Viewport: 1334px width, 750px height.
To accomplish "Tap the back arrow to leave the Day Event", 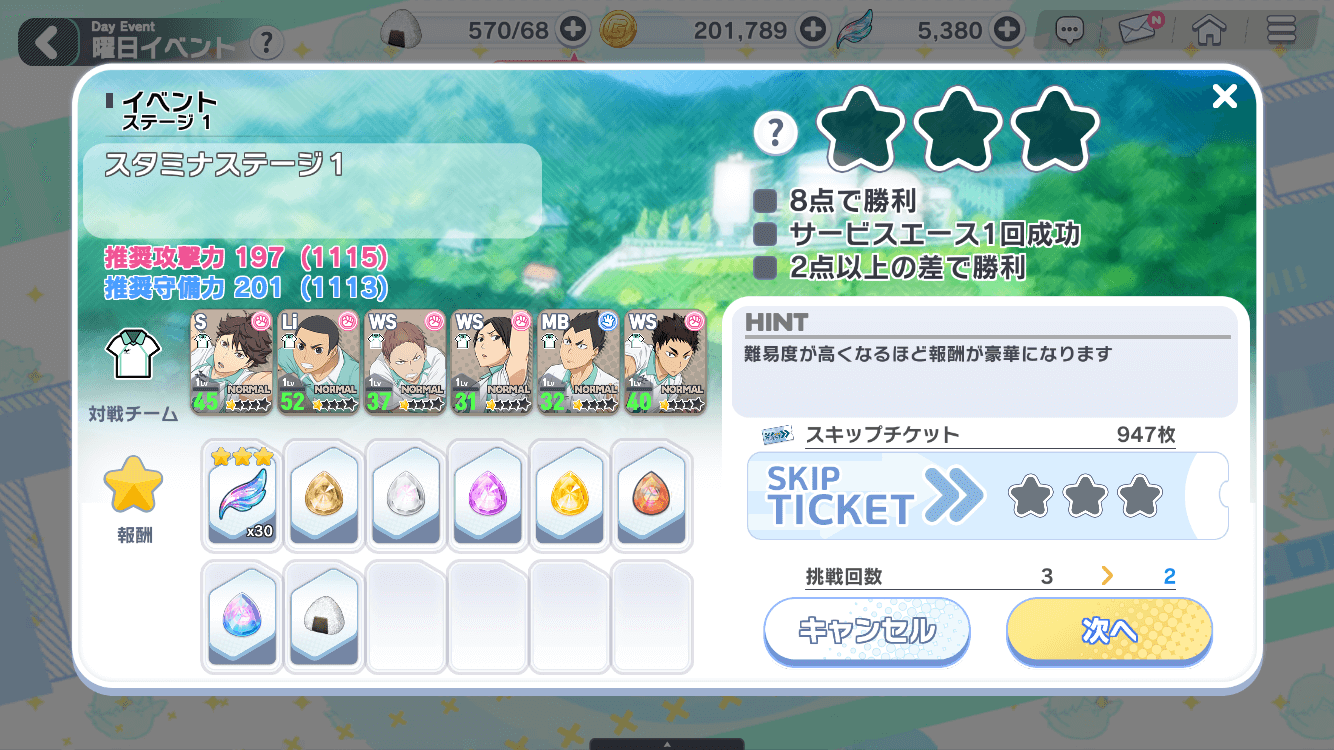I will point(47,42).
